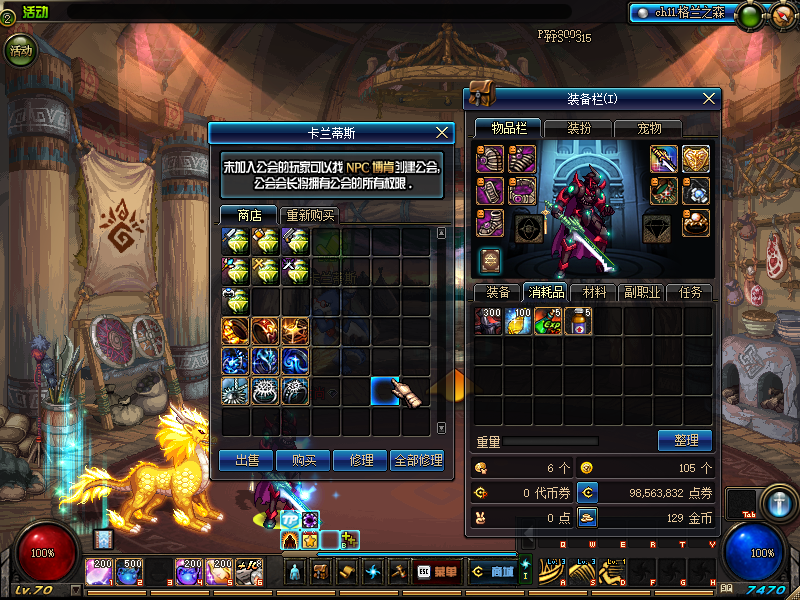Click the 购买 buy button
Viewport: 800px width, 600px height.
point(304,461)
